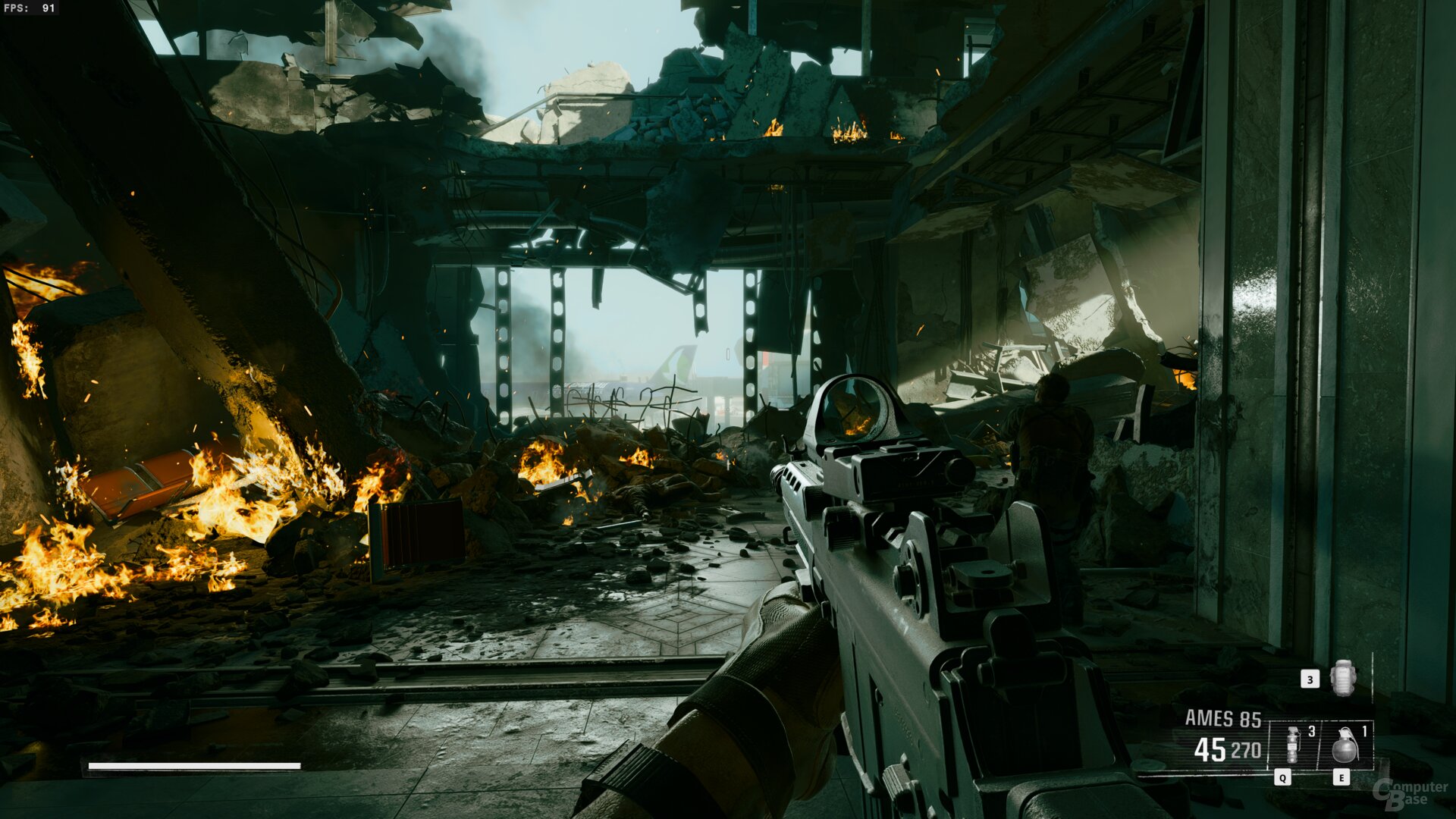Click the 3 keybind badge above AMES 85

pos(1310,680)
